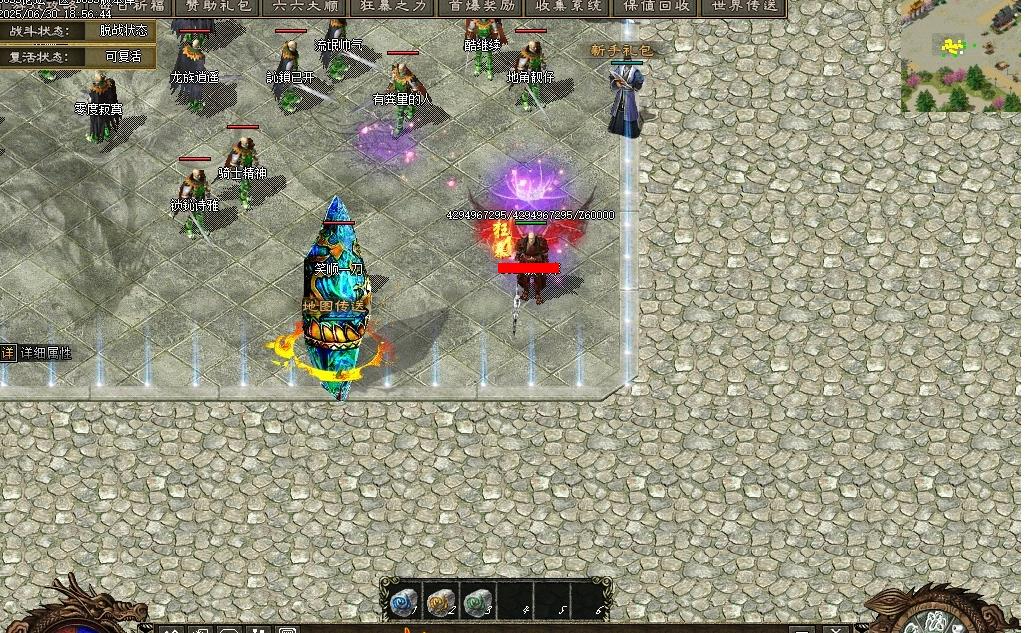Viewport: 1027px width, 633px height.
Task: Open the 首爆奖励 rewards button
Action: 482,6
